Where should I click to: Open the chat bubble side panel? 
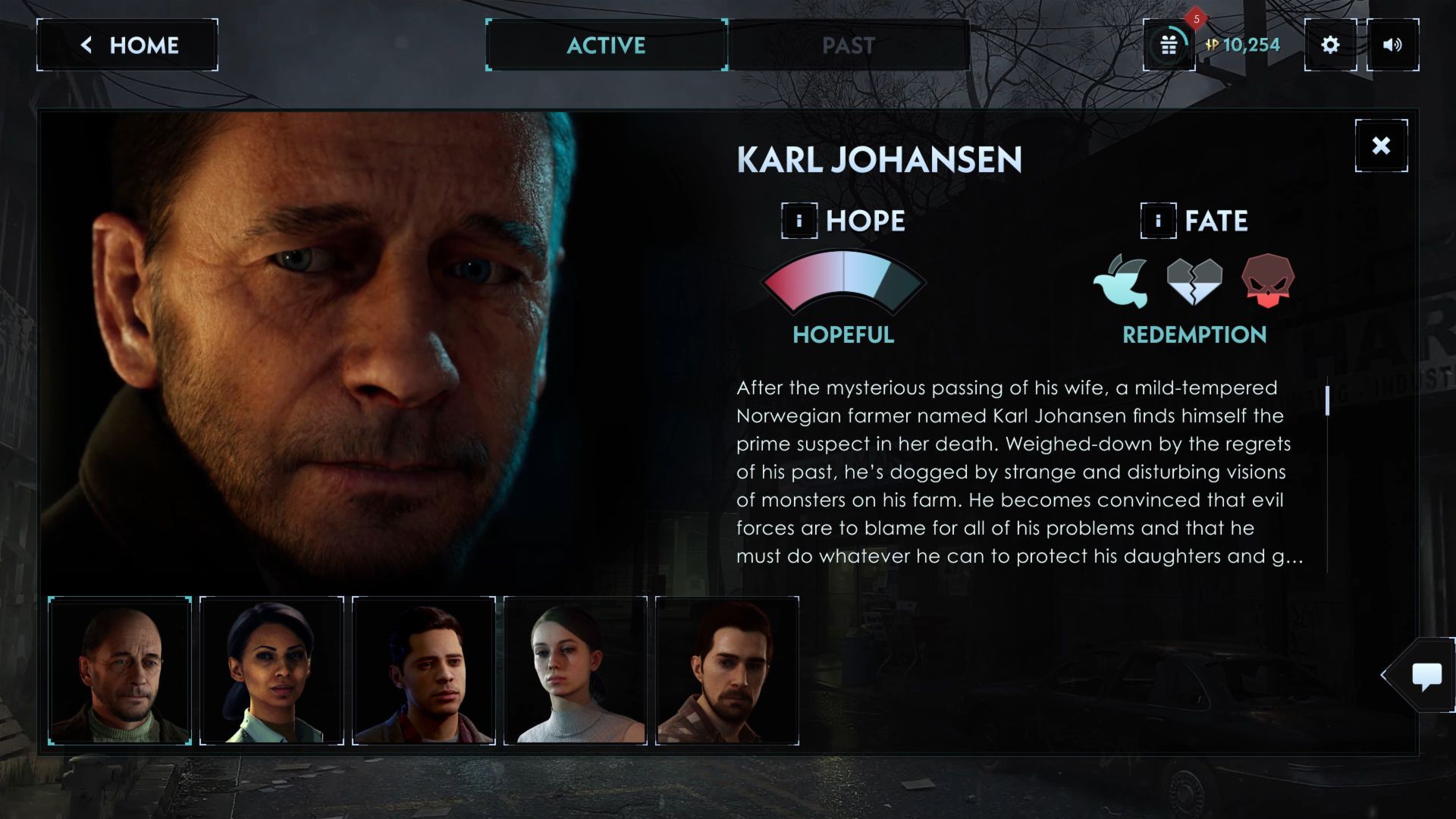(x=1426, y=675)
